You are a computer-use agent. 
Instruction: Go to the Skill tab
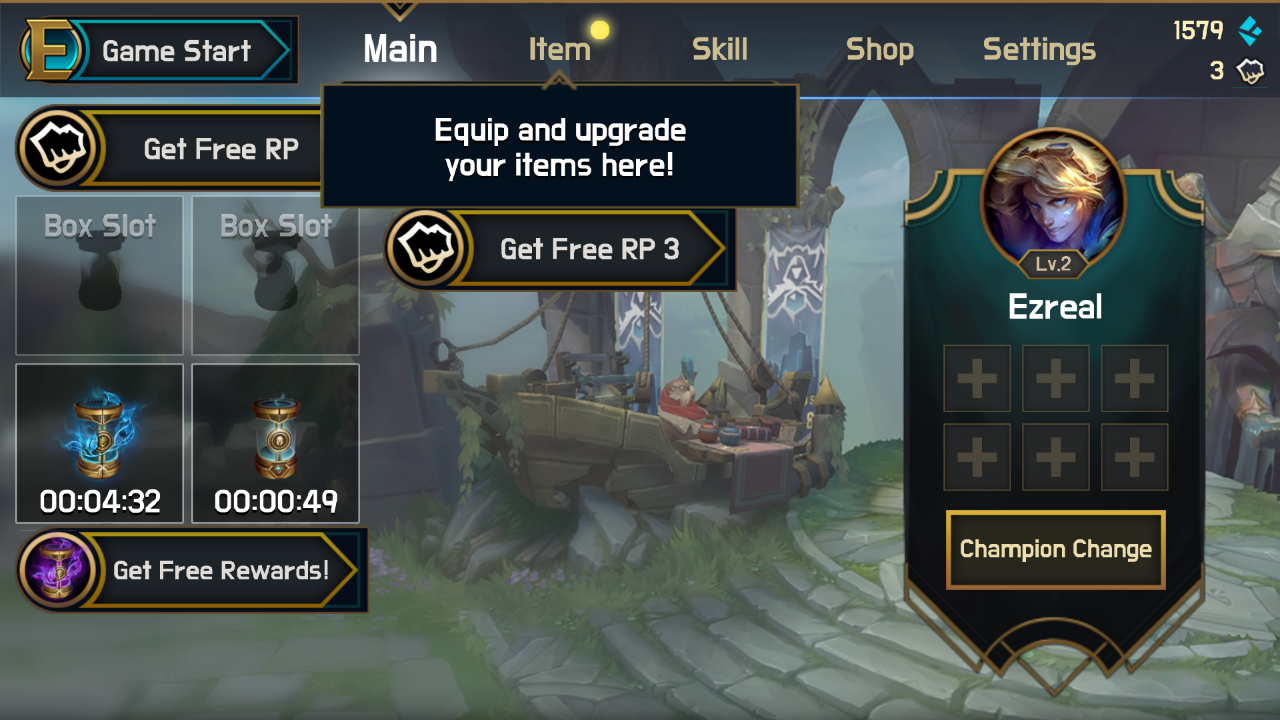(x=720, y=49)
